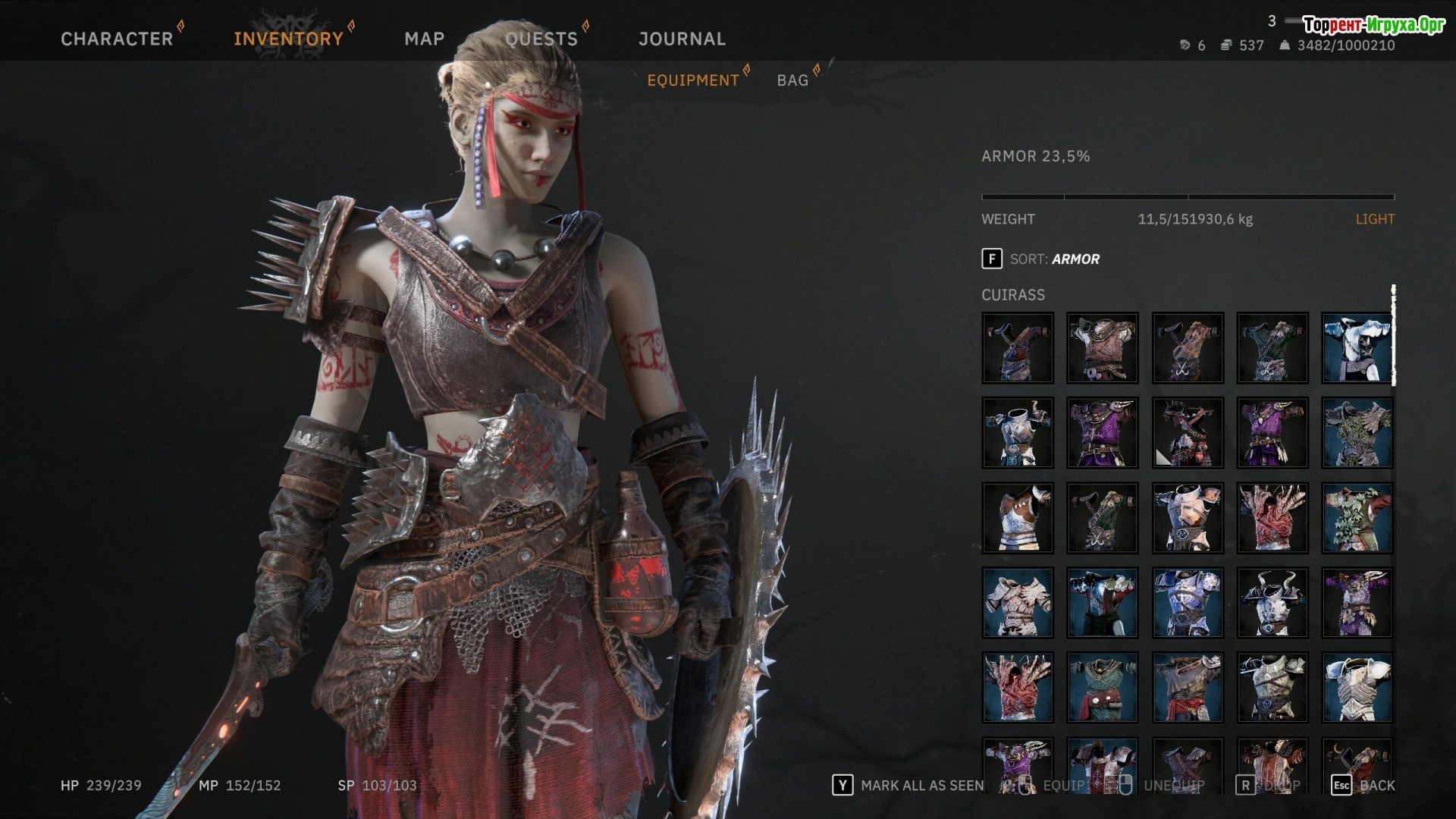
Task: Select the teal tunic with red sash
Action: (x=1102, y=688)
